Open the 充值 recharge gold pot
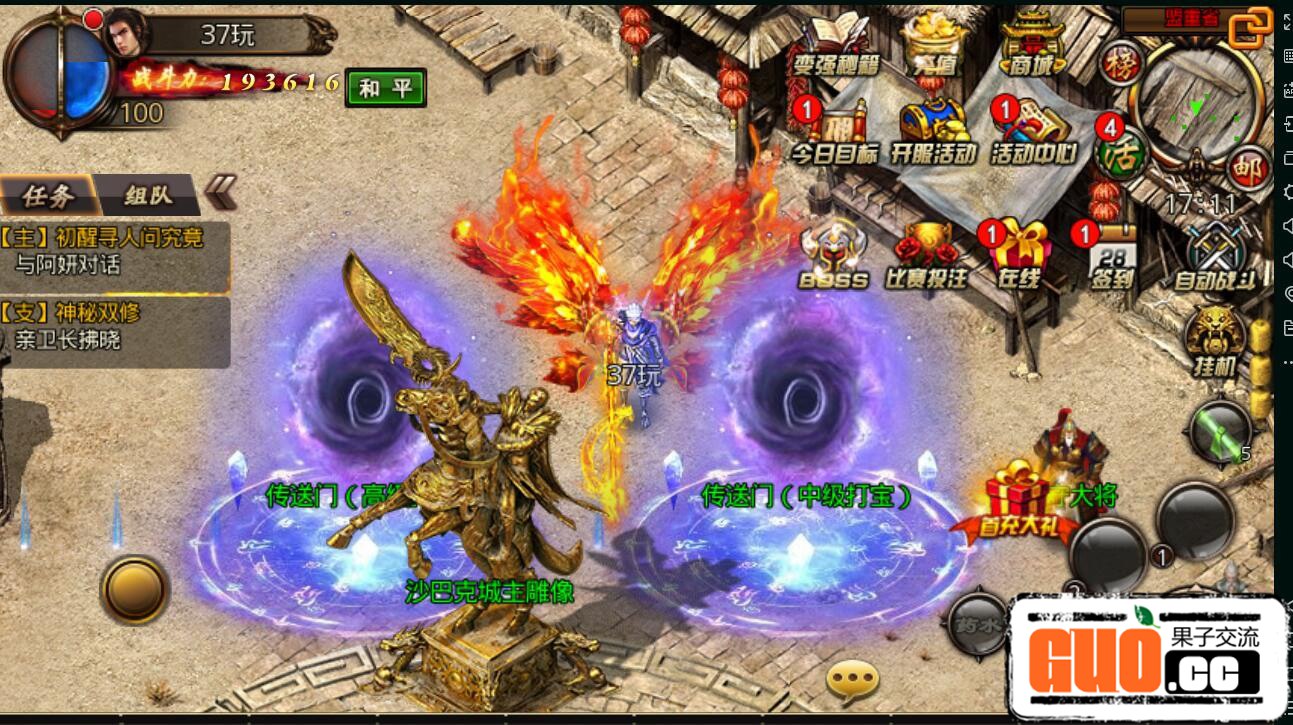This screenshot has height=725, width=1293. (x=931, y=45)
